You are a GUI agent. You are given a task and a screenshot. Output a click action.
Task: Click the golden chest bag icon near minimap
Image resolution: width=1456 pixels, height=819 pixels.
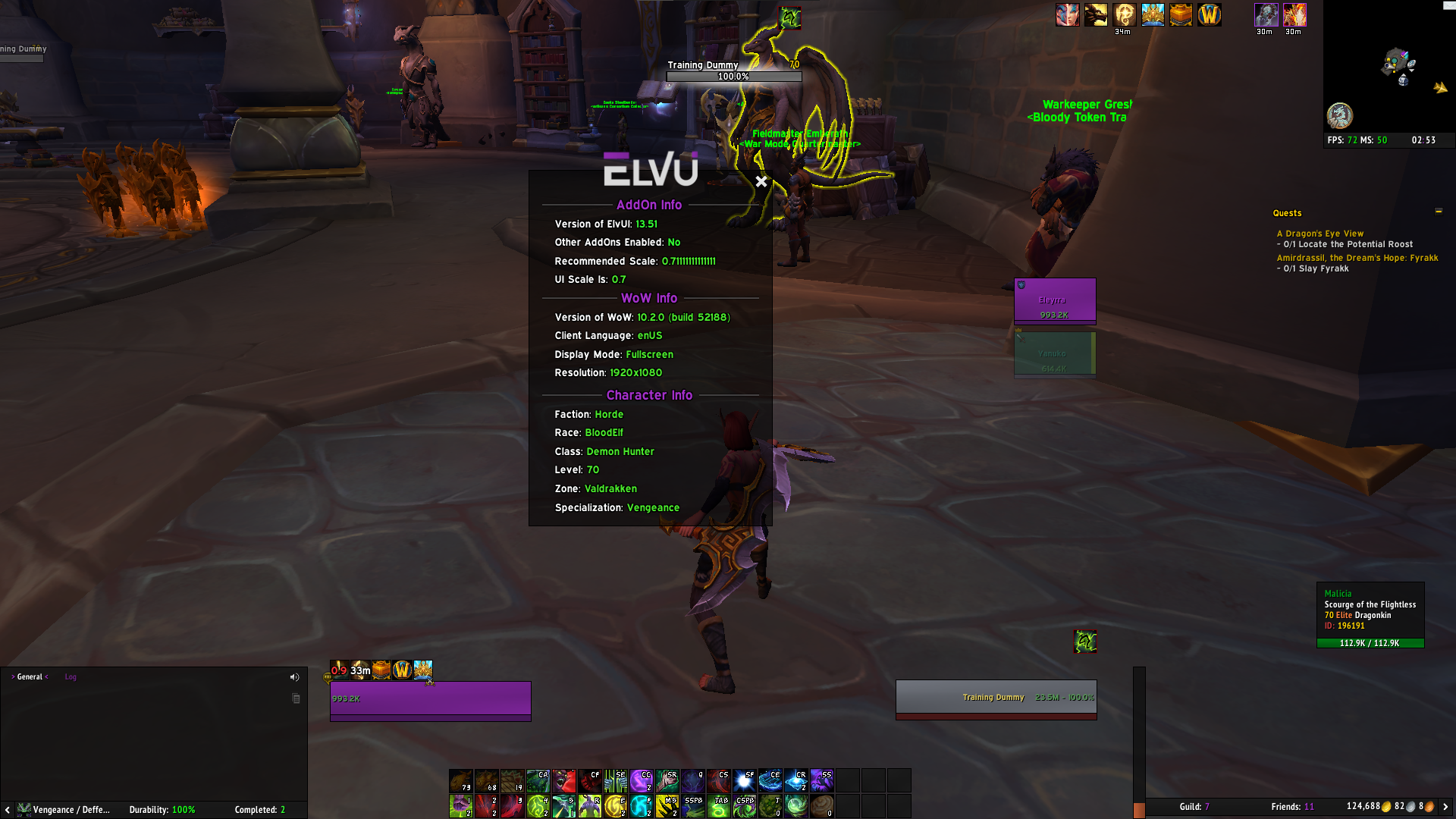(x=1181, y=14)
